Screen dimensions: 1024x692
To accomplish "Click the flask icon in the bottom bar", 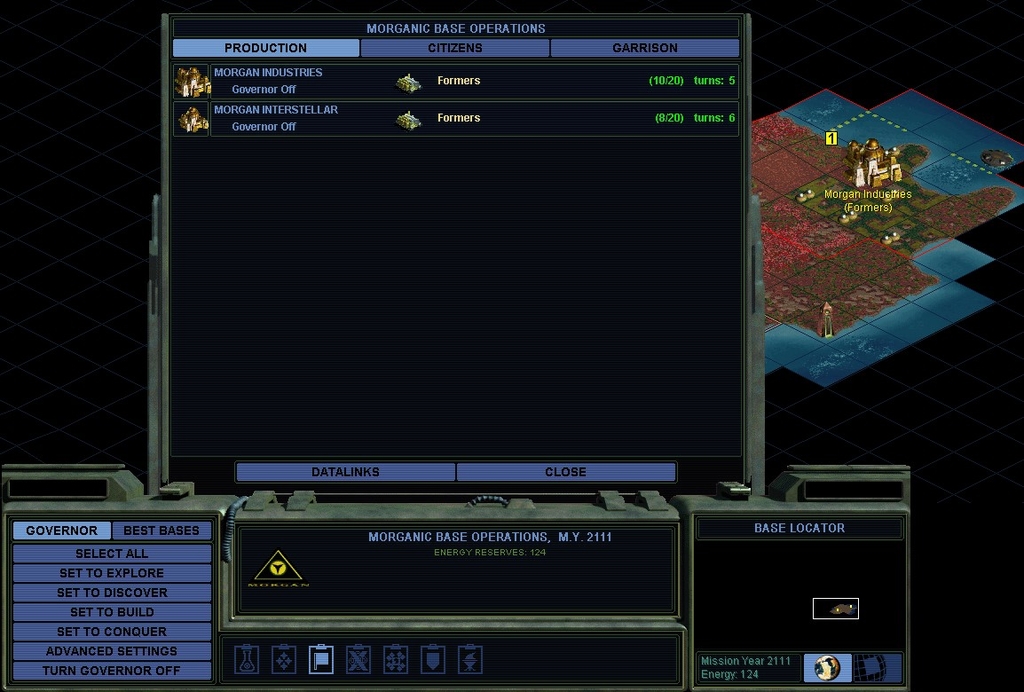I will (x=247, y=659).
